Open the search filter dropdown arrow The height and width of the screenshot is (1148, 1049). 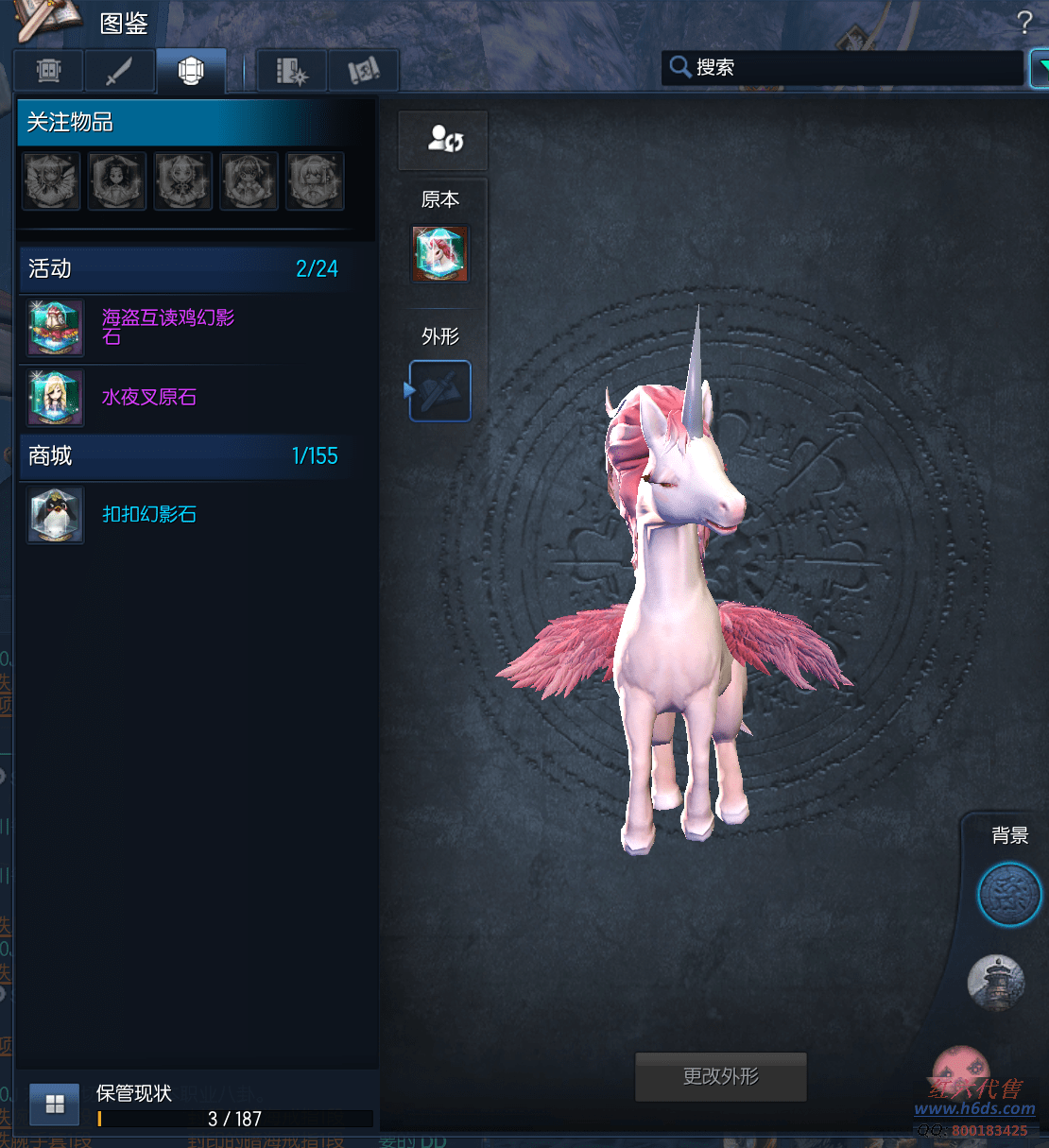click(x=1040, y=68)
